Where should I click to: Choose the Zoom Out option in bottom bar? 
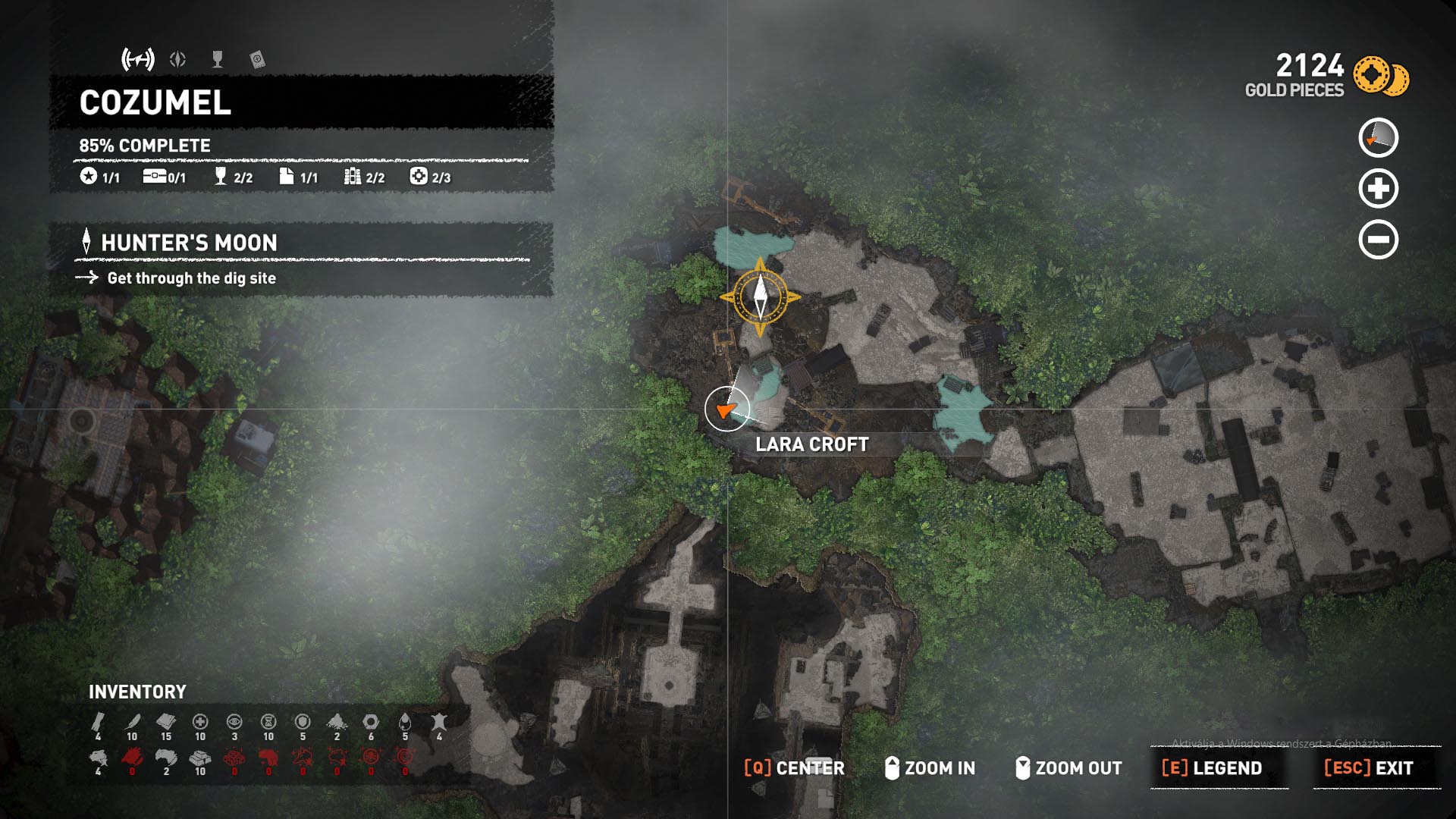[1068, 768]
